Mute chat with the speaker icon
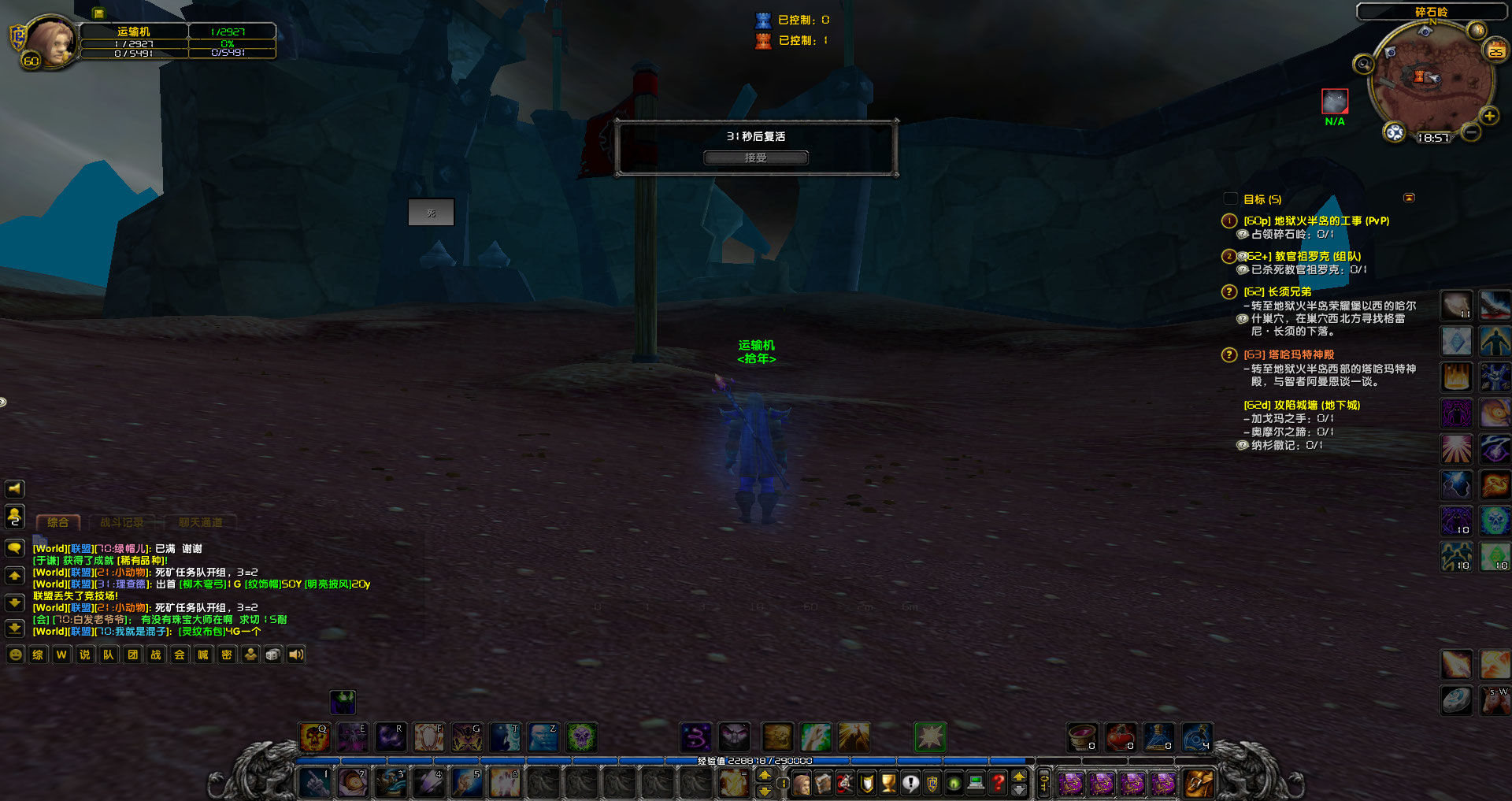The image size is (1512, 801). tap(296, 655)
